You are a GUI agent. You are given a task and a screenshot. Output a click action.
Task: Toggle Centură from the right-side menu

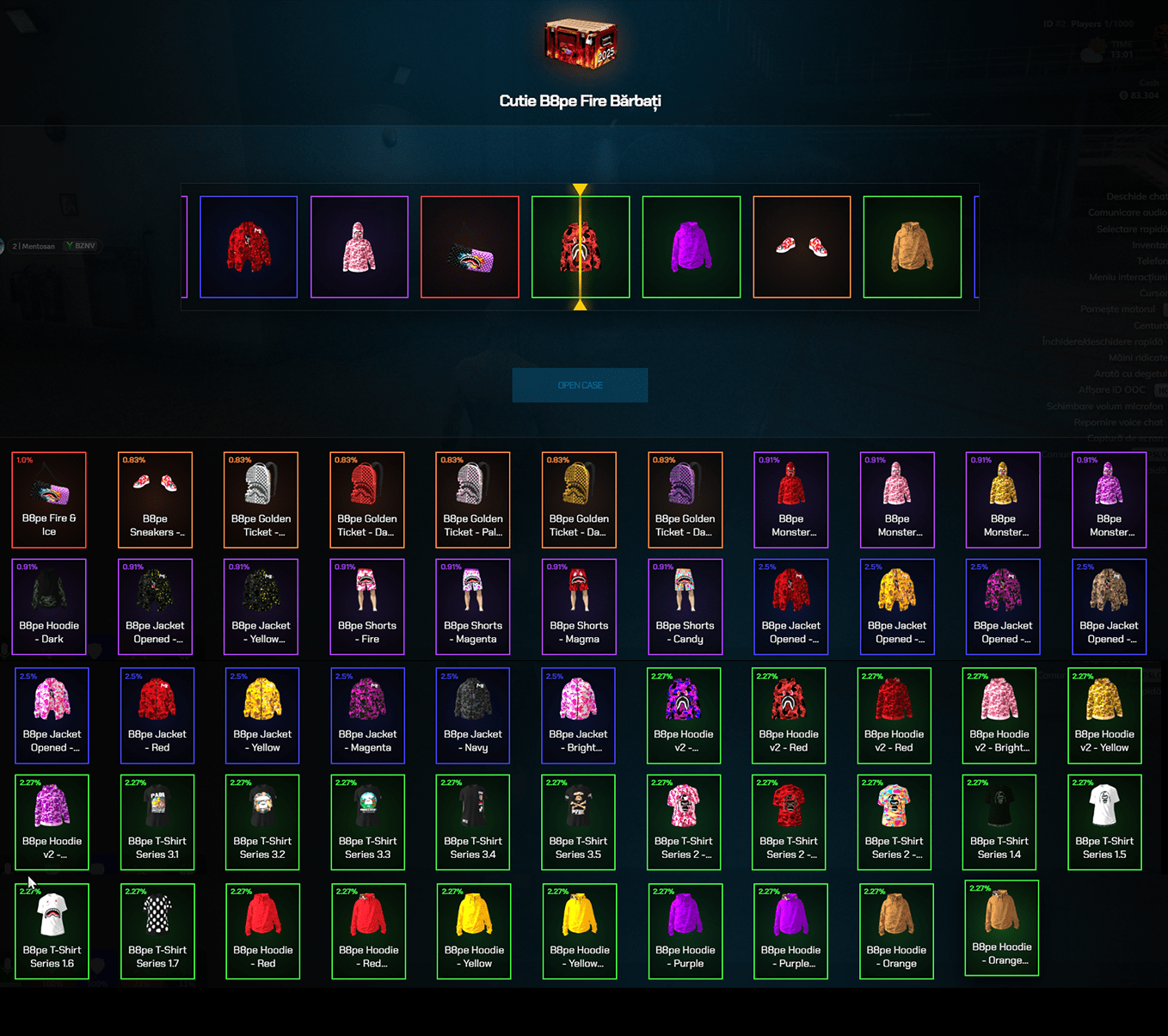coord(1150,325)
